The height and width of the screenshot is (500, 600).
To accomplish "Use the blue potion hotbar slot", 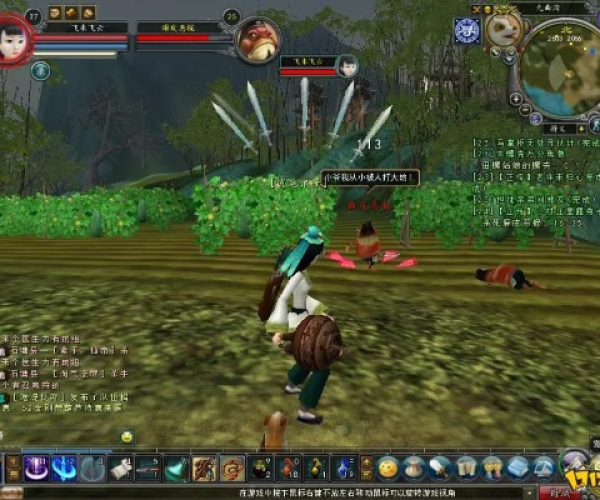I will coord(344,467).
